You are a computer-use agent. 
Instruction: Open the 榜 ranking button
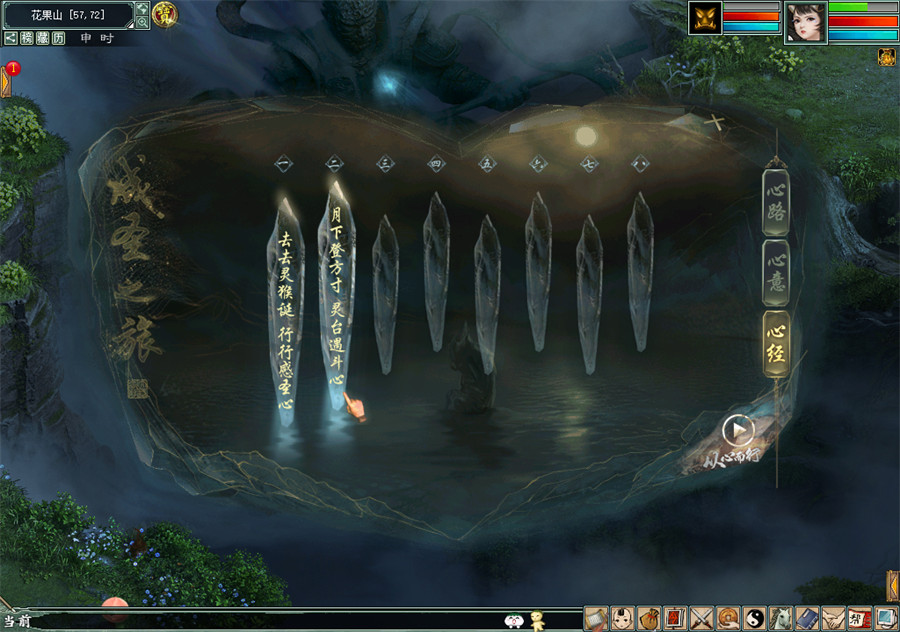(27, 38)
